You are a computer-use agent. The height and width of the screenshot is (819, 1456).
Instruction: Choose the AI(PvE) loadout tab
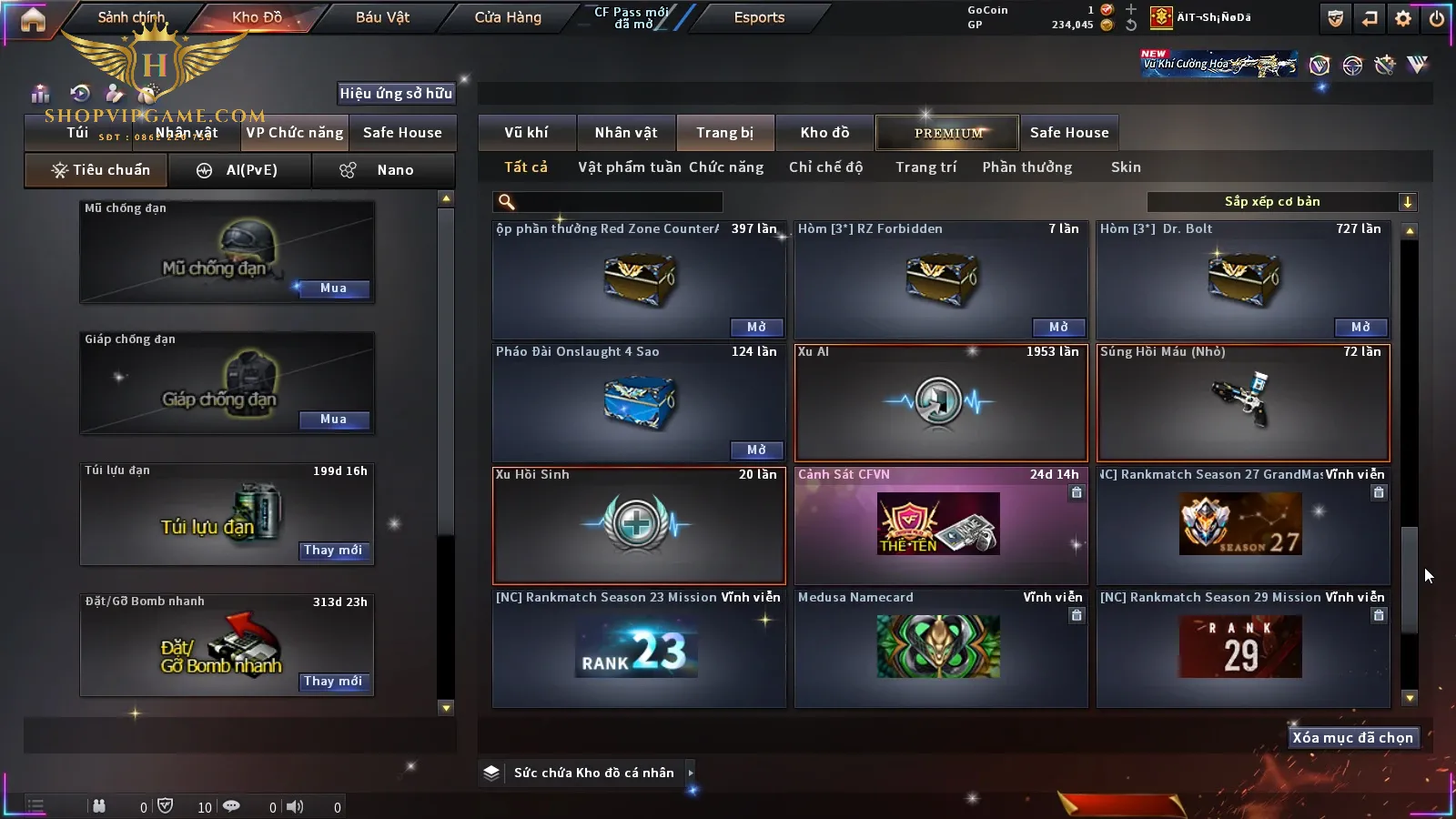tap(240, 170)
